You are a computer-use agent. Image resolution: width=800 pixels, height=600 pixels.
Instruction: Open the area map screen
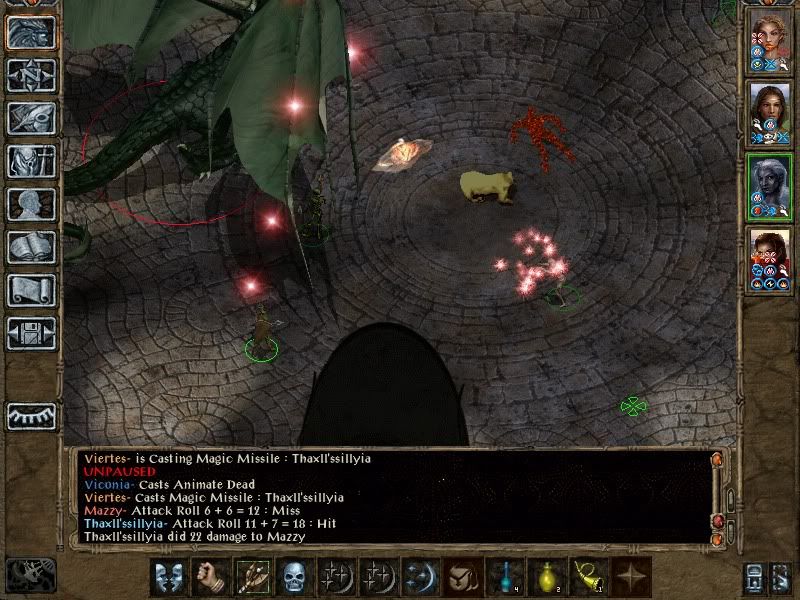tap(31, 75)
